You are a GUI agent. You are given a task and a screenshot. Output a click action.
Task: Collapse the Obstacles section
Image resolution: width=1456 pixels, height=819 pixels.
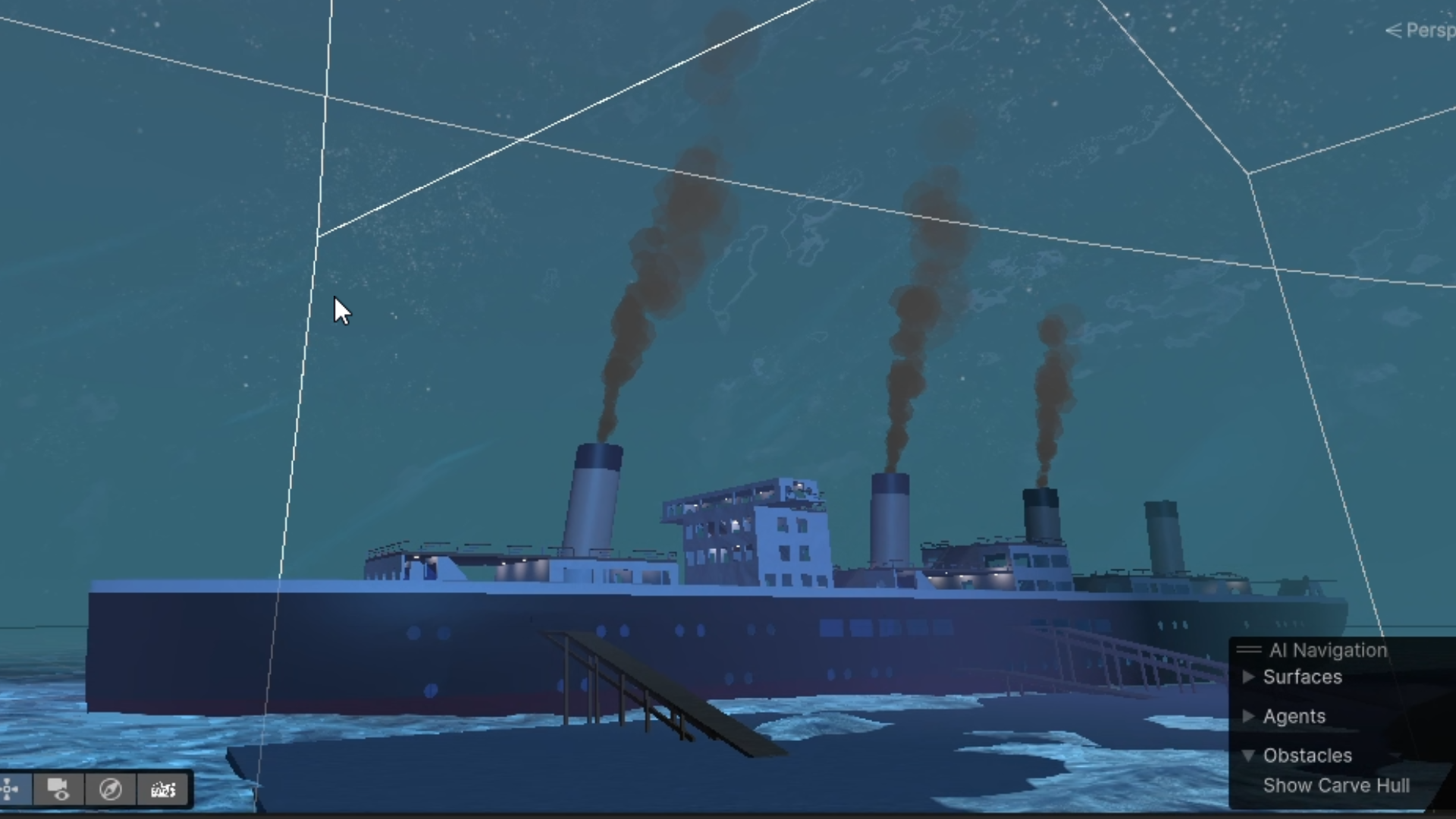[x=1248, y=756]
